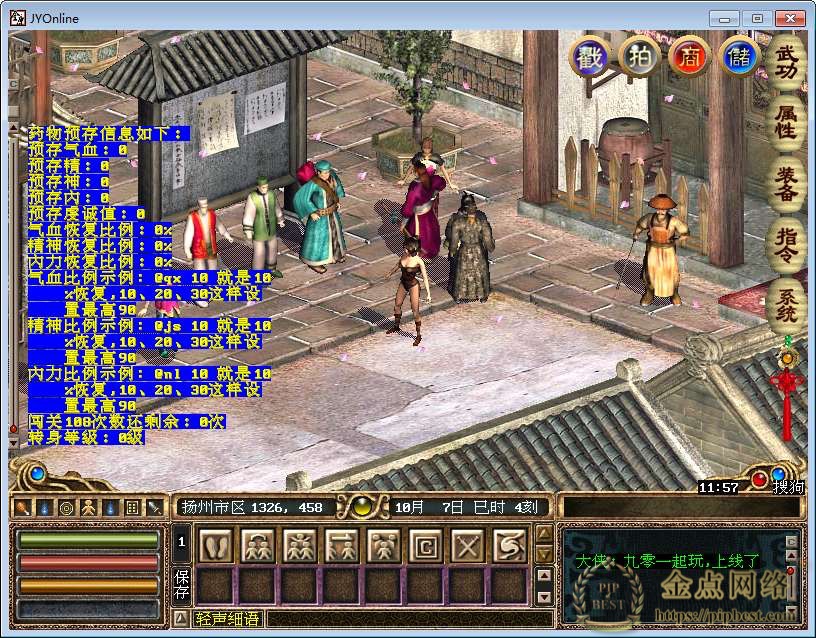Click the 搜狗 input method indicator
Image resolution: width=816 pixels, height=638 pixels.
tap(786, 487)
